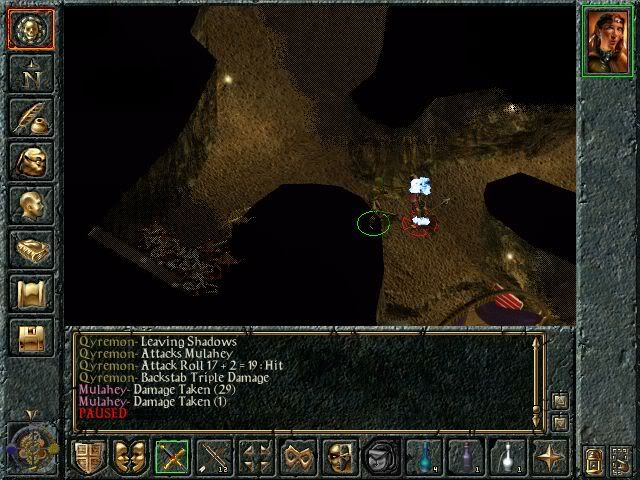Toggle party AI with the lantern button
Viewport: 640px width, 480px height.
594,459
